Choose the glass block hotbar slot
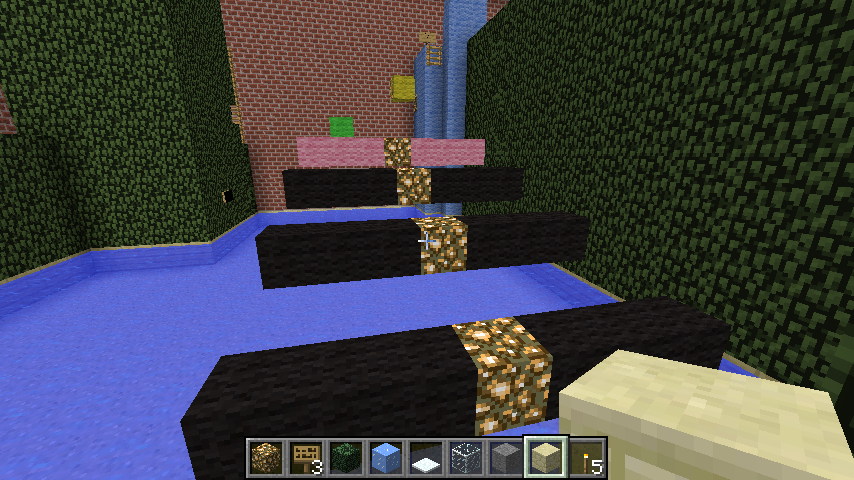This screenshot has width=854, height=480. tap(466, 457)
